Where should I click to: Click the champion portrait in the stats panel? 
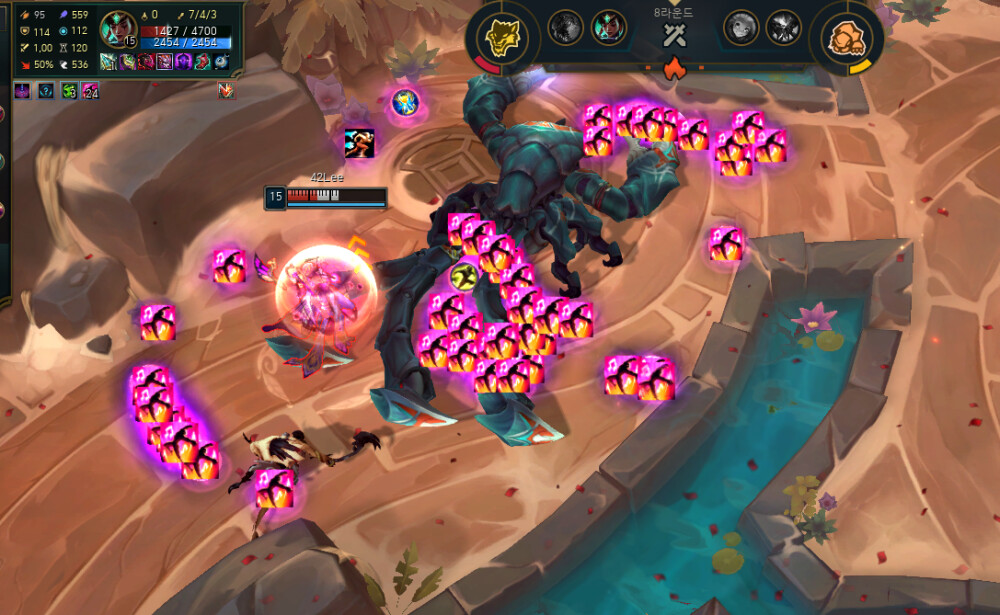(x=118, y=28)
